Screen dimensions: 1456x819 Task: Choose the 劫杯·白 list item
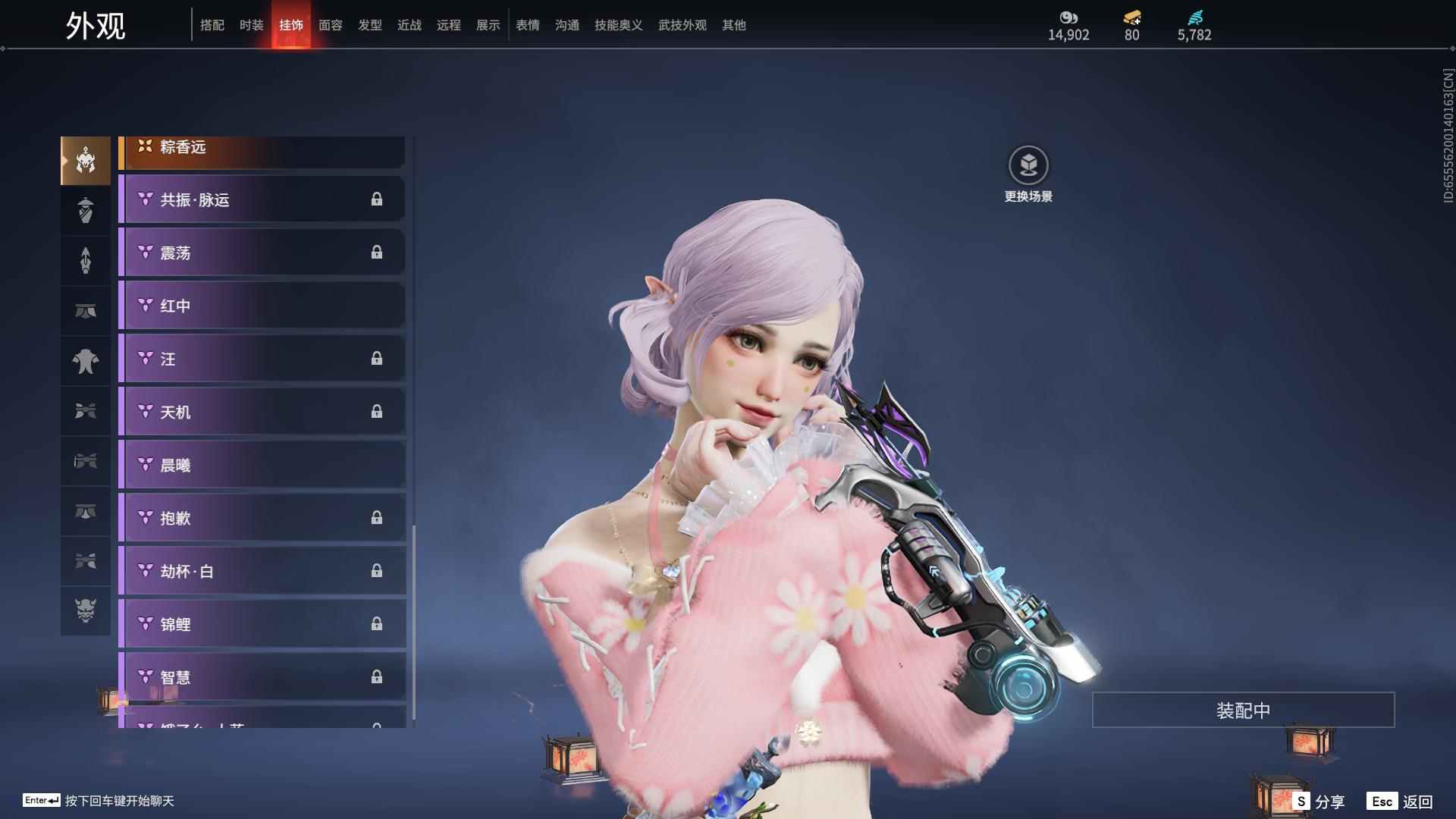point(262,571)
